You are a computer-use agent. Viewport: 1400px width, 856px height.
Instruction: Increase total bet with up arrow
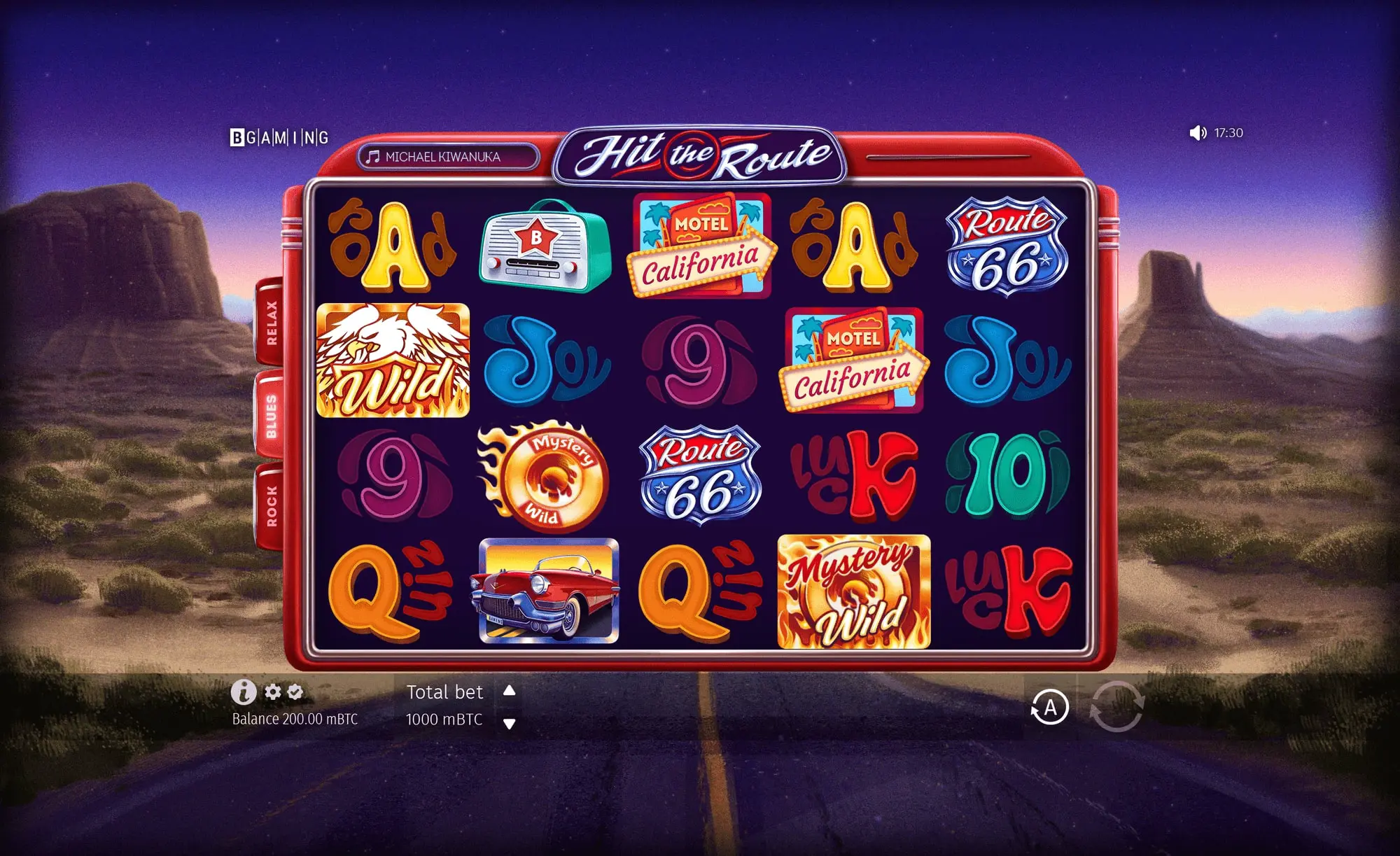coord(510,691)
